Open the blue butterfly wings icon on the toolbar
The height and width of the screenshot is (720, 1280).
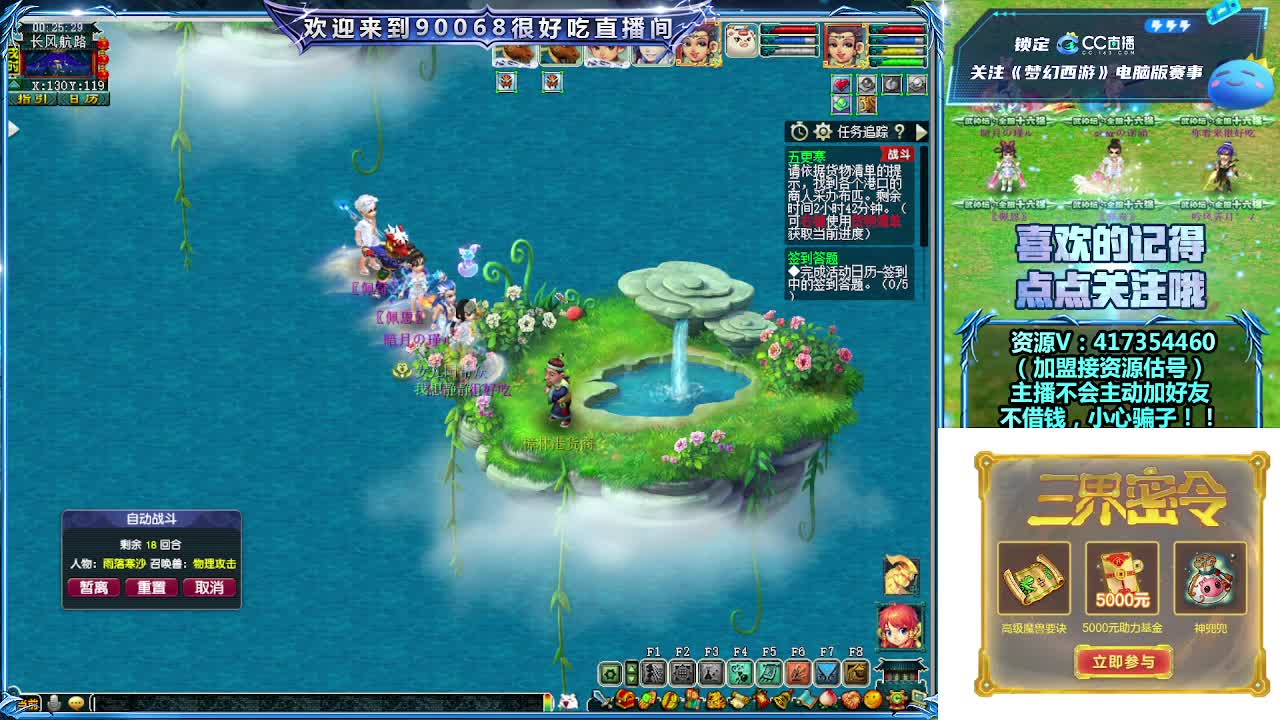click(x=826, y=672)
